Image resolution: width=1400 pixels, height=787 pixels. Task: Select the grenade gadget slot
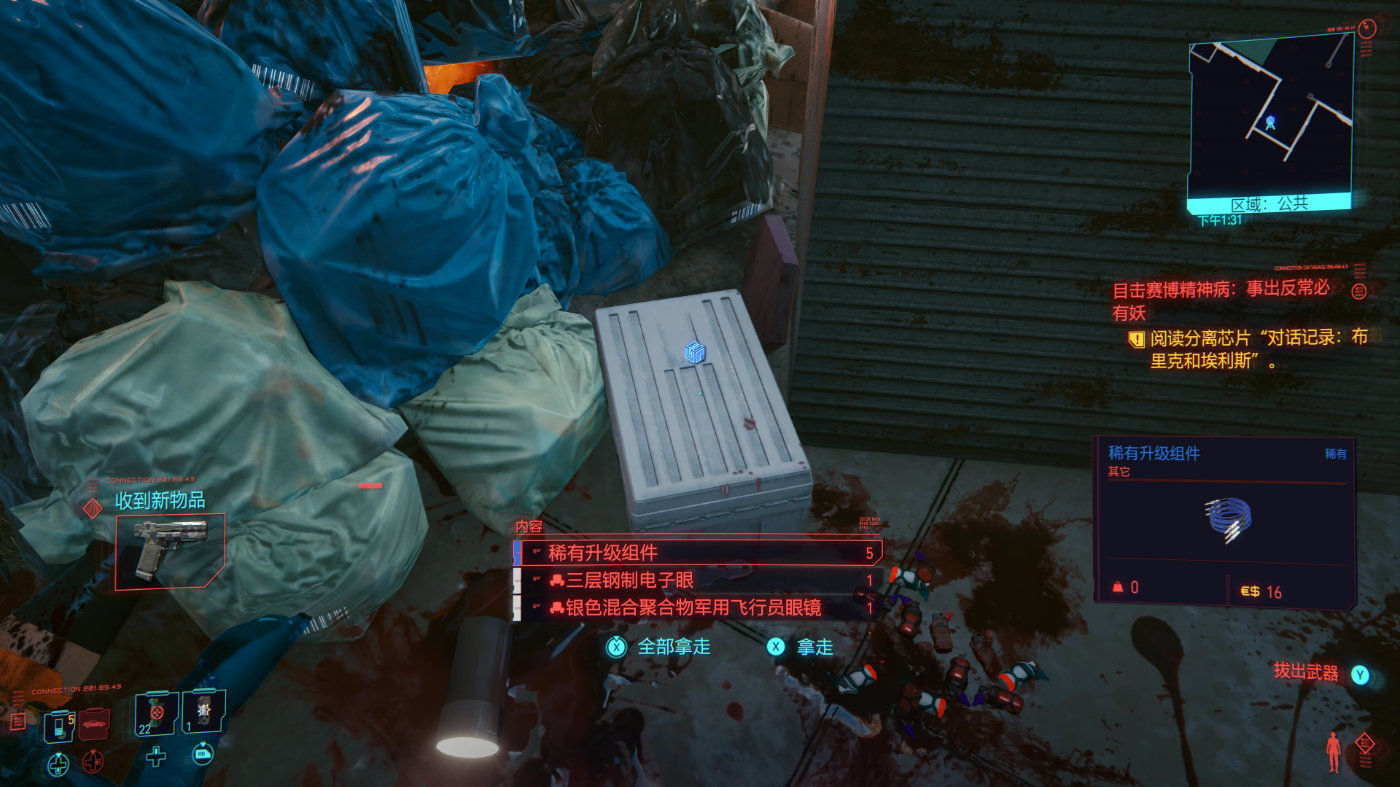click(x=204, y=711)
